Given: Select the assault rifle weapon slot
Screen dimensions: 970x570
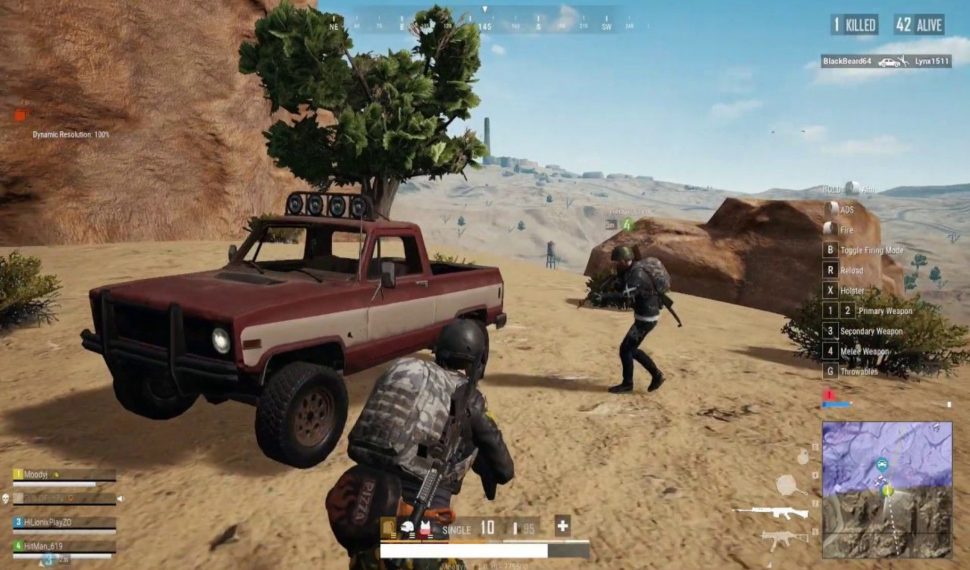Looking at the screenshot, I should (x=772, y=513).
